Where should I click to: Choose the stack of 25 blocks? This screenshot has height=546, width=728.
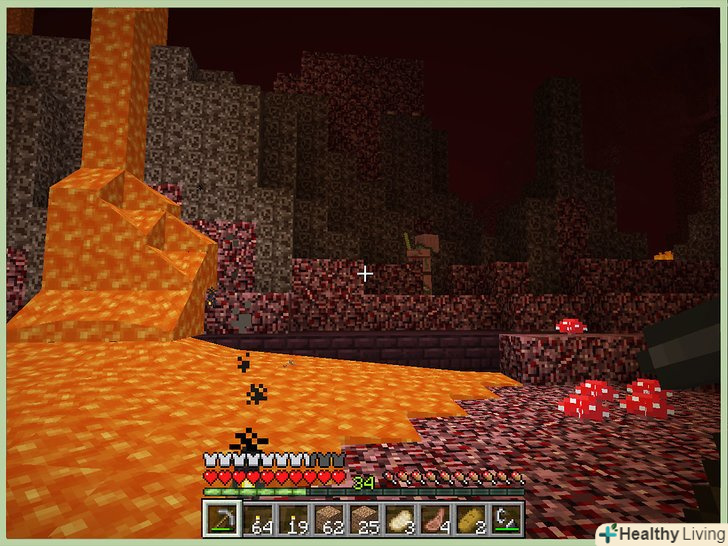[x=364, y=518]
